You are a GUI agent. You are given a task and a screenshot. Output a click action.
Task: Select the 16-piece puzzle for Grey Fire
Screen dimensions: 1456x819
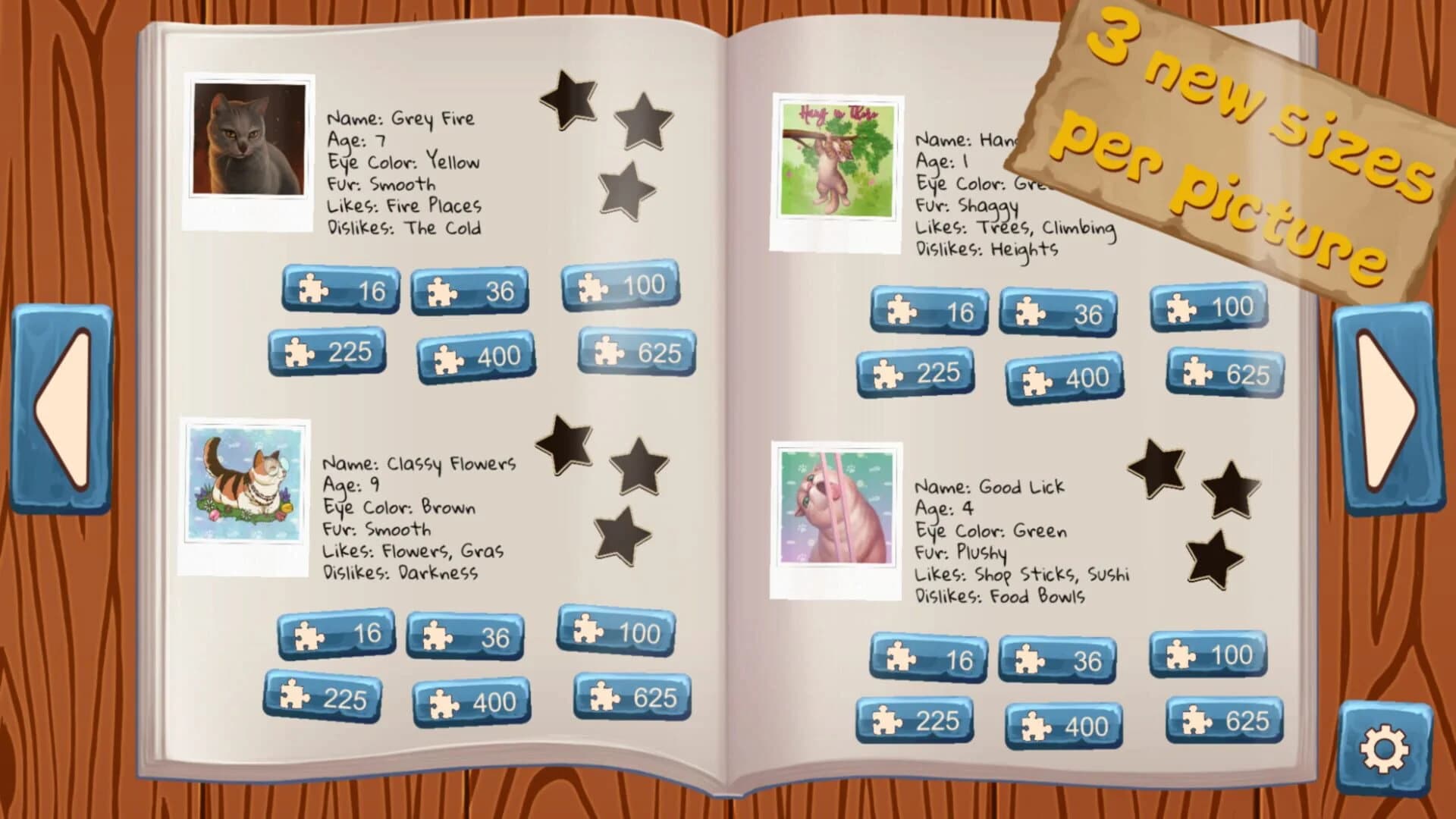tap(343, 290)
